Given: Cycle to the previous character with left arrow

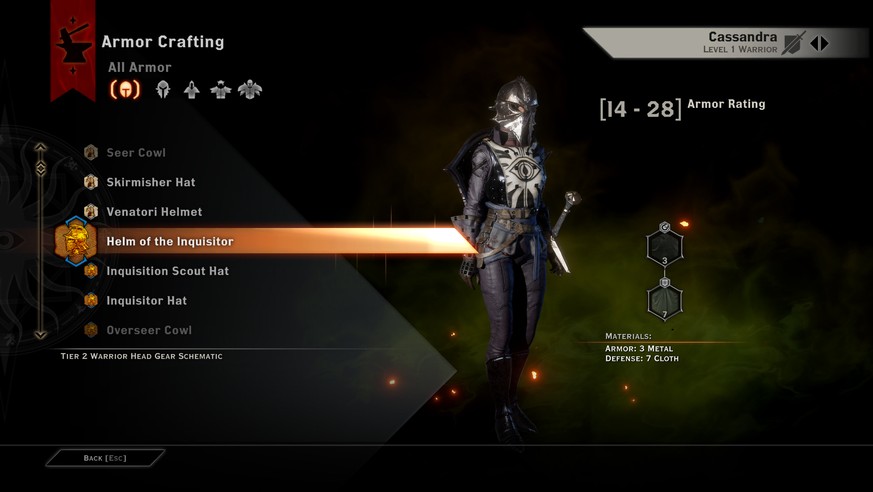Looking at the screenshot, I should 815,43.
